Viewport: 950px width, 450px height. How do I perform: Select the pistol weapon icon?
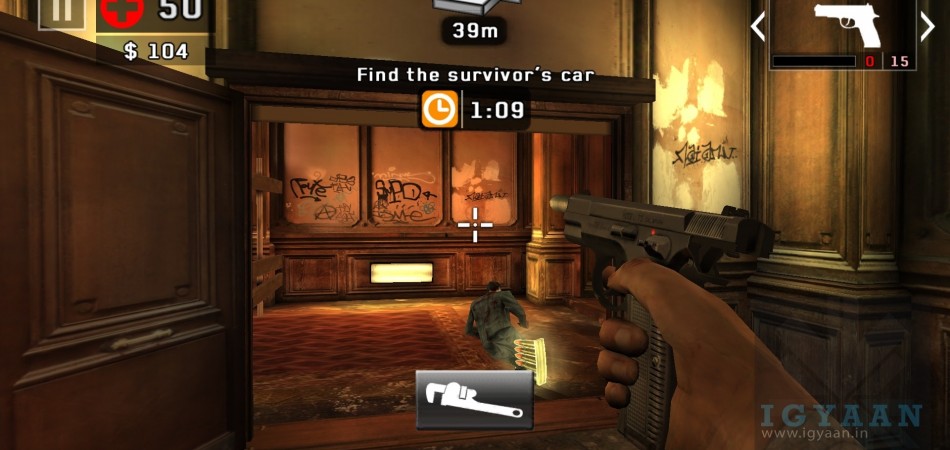pos(846,25)
